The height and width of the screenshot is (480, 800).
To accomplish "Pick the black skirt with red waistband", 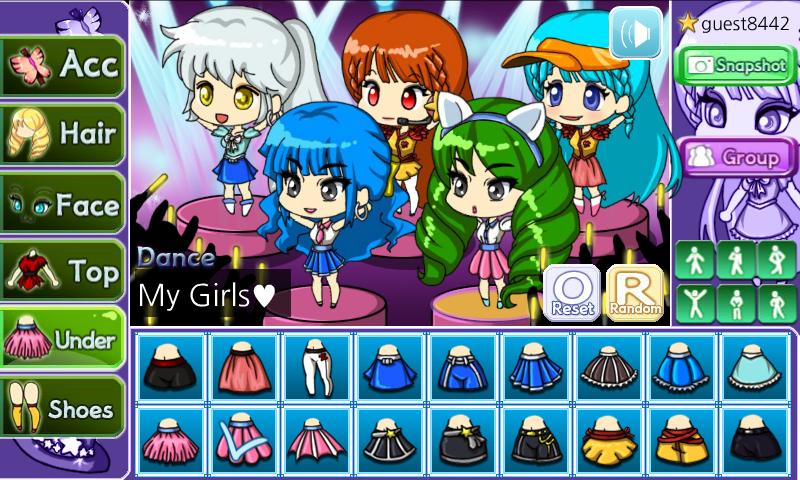I will click(169, 367).
